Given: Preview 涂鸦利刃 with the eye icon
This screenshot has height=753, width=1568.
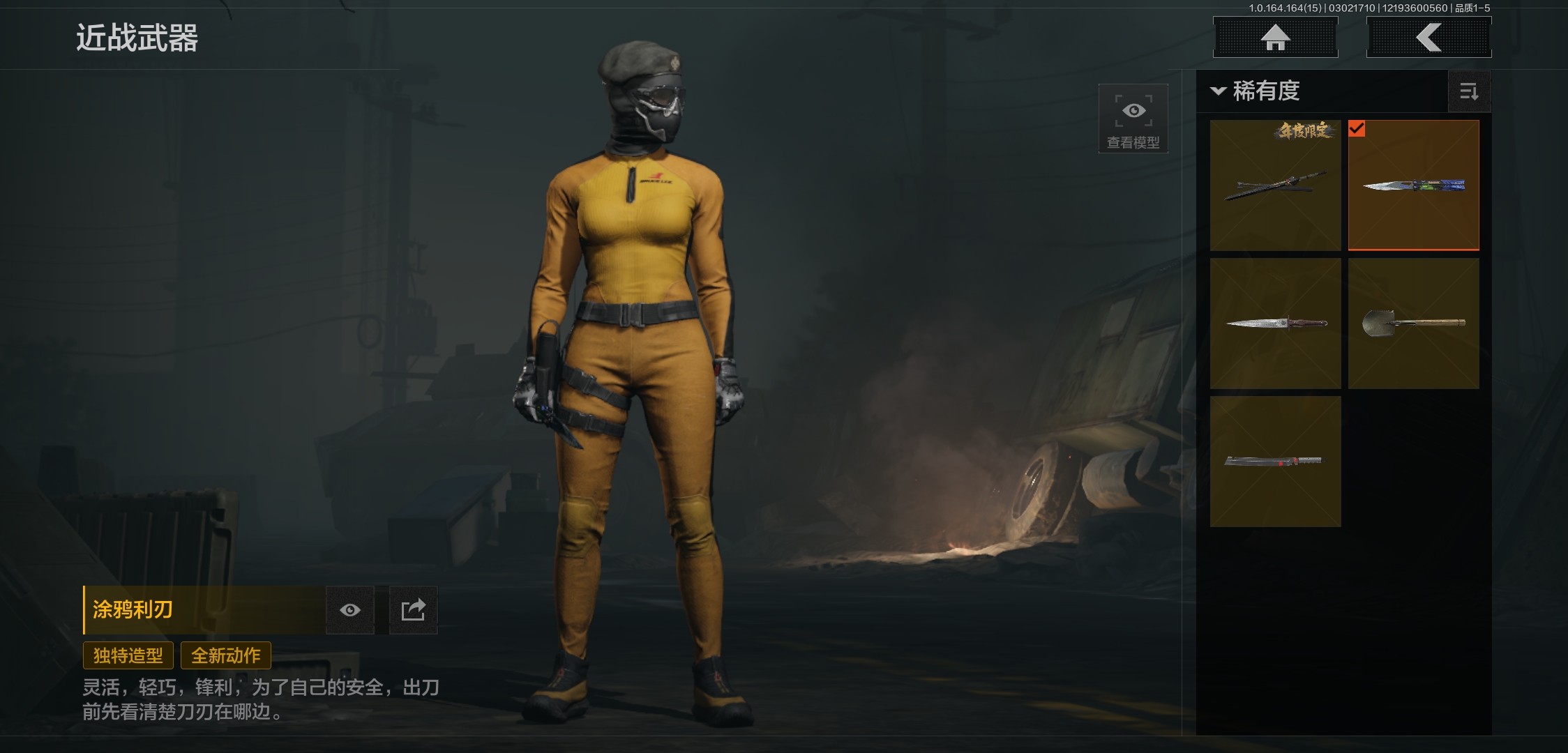Looking at the screenshot, I should [x=350, y=610].
